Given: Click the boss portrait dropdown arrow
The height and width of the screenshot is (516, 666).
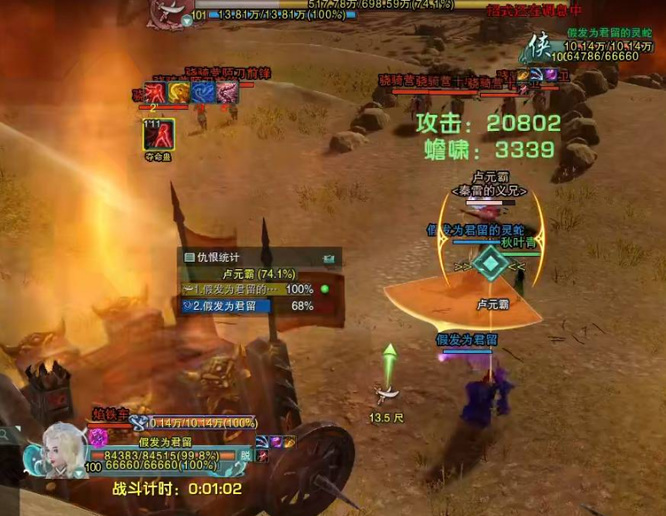Looking at the screenshot, I should [x=188, y=18].
